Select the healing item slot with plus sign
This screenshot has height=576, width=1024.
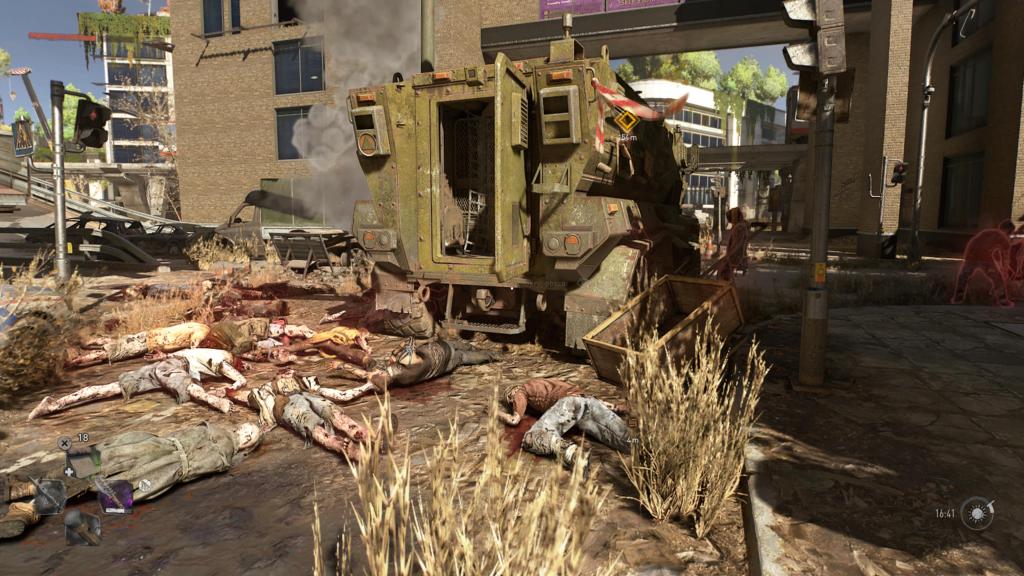click(x=84, y=461)
